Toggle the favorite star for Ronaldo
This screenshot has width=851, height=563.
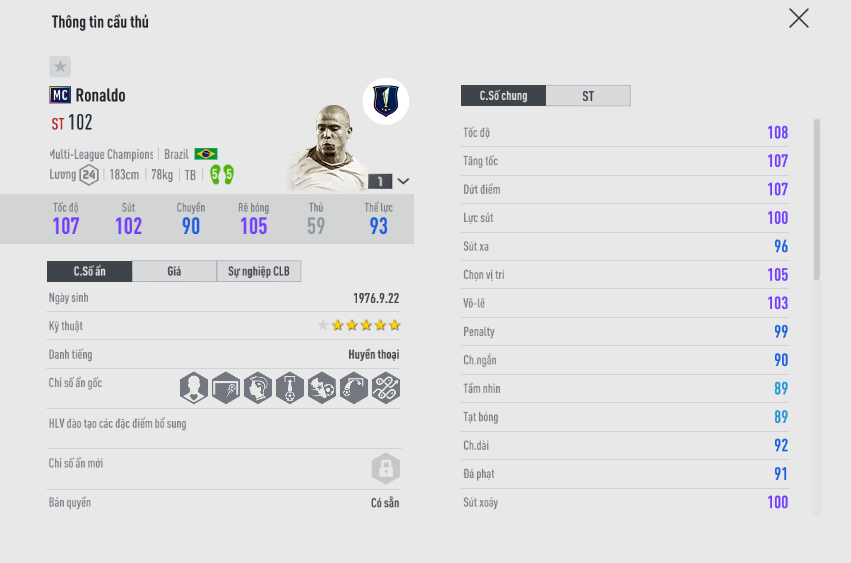pyautogui.click(x=60, y=67)
